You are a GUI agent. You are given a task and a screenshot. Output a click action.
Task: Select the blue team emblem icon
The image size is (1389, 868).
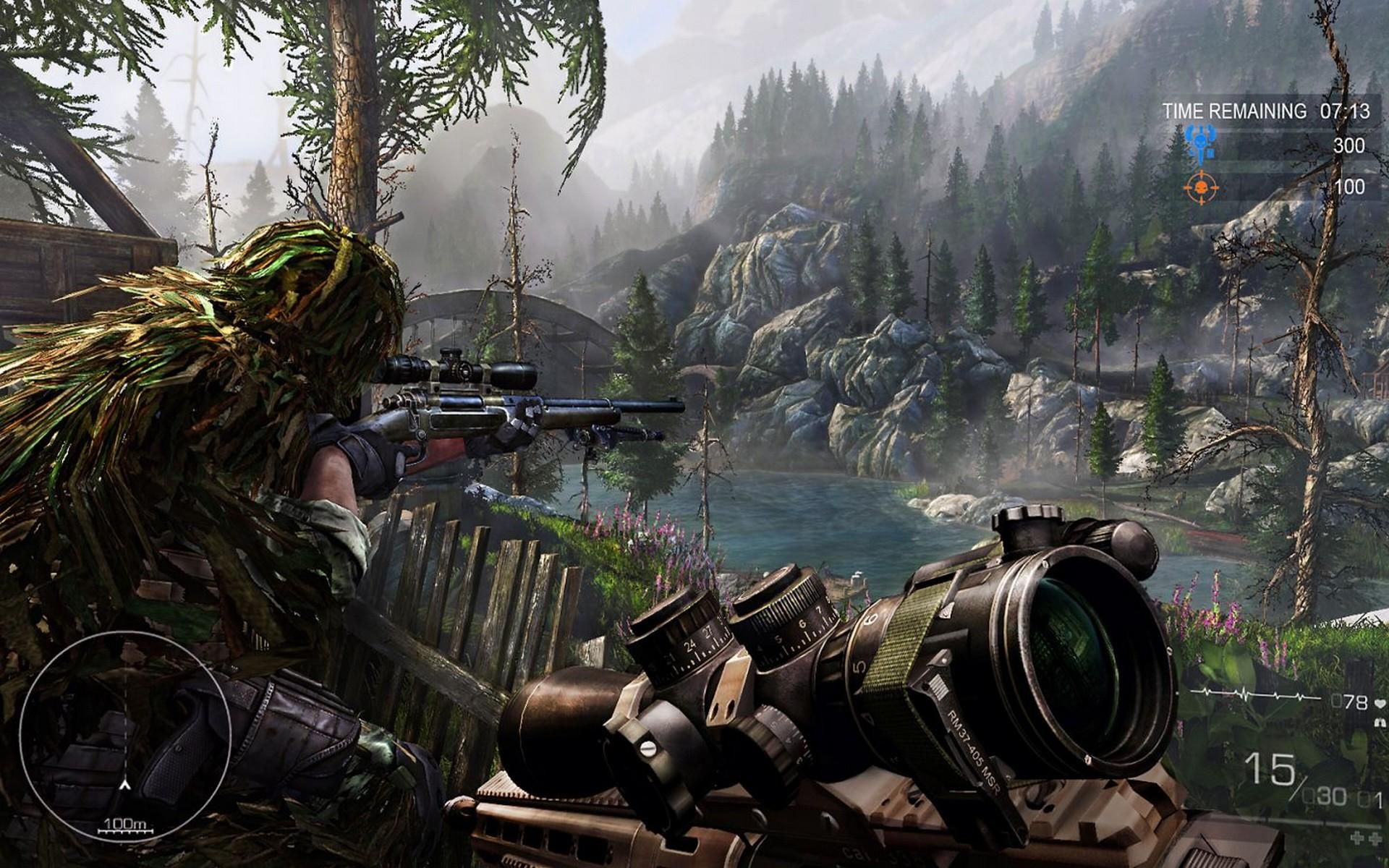click(x=1200, y=142)
